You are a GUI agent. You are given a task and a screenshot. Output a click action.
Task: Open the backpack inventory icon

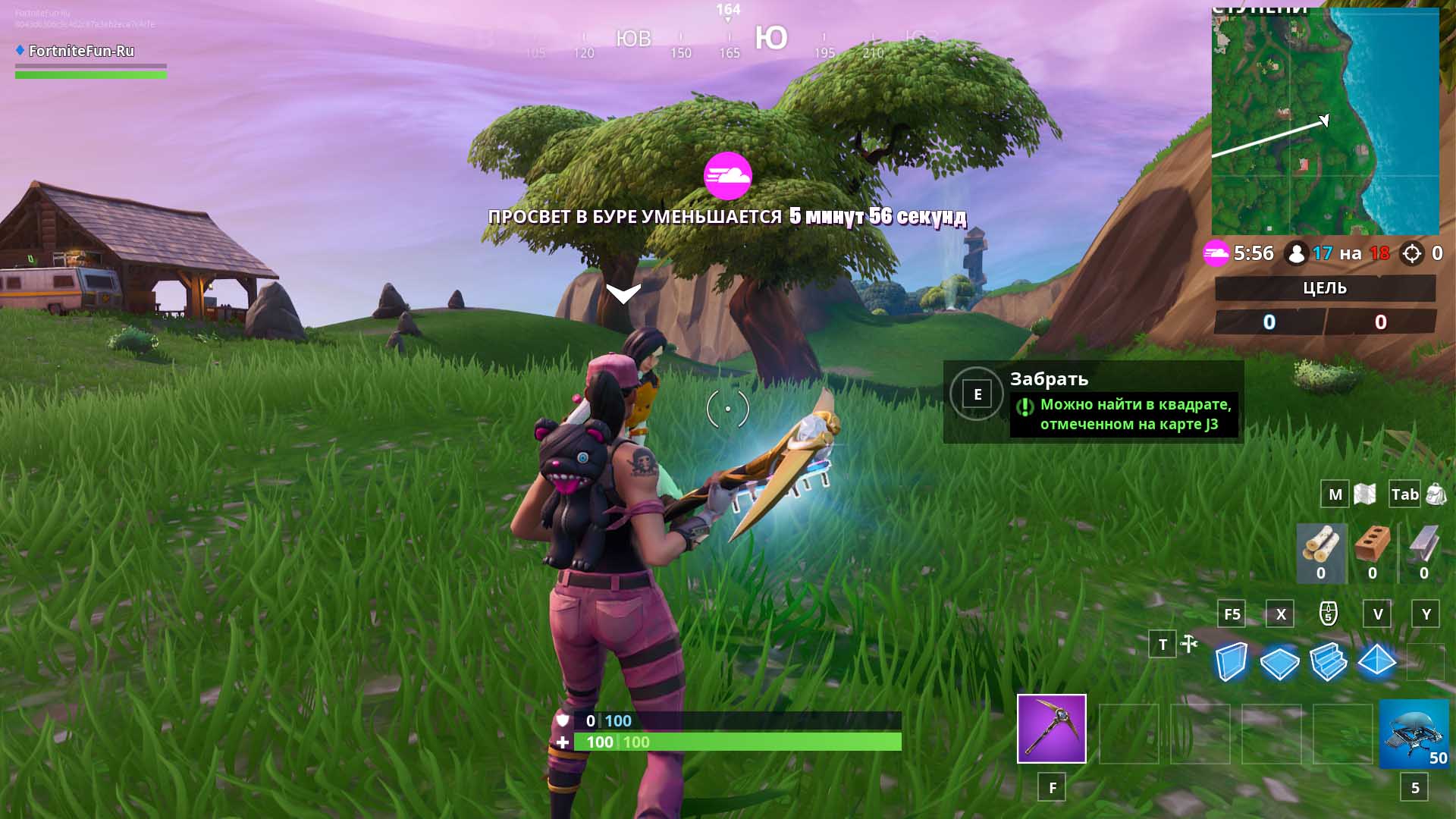pos(1436,494)
